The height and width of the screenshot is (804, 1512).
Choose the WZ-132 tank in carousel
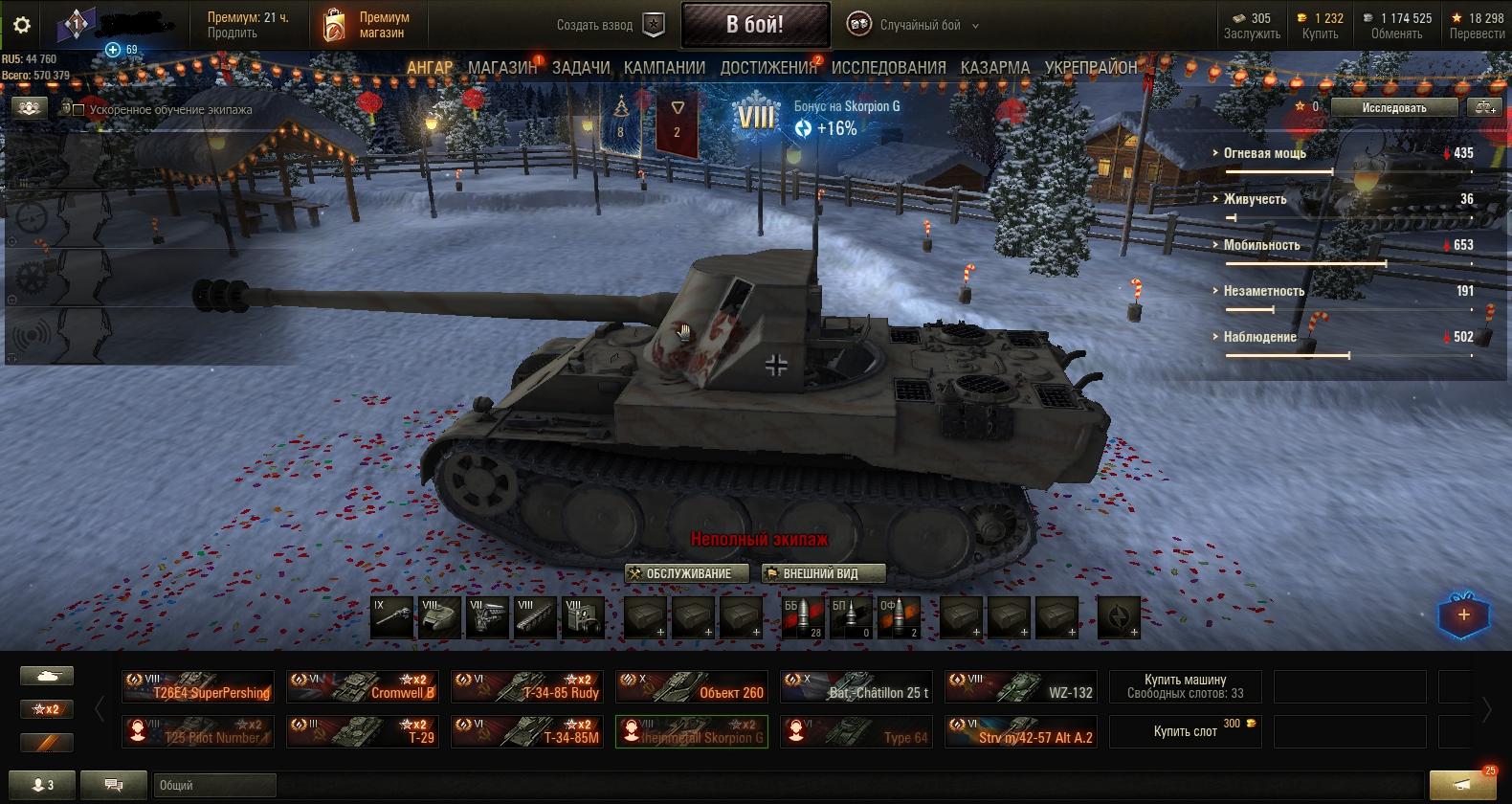1021,687
